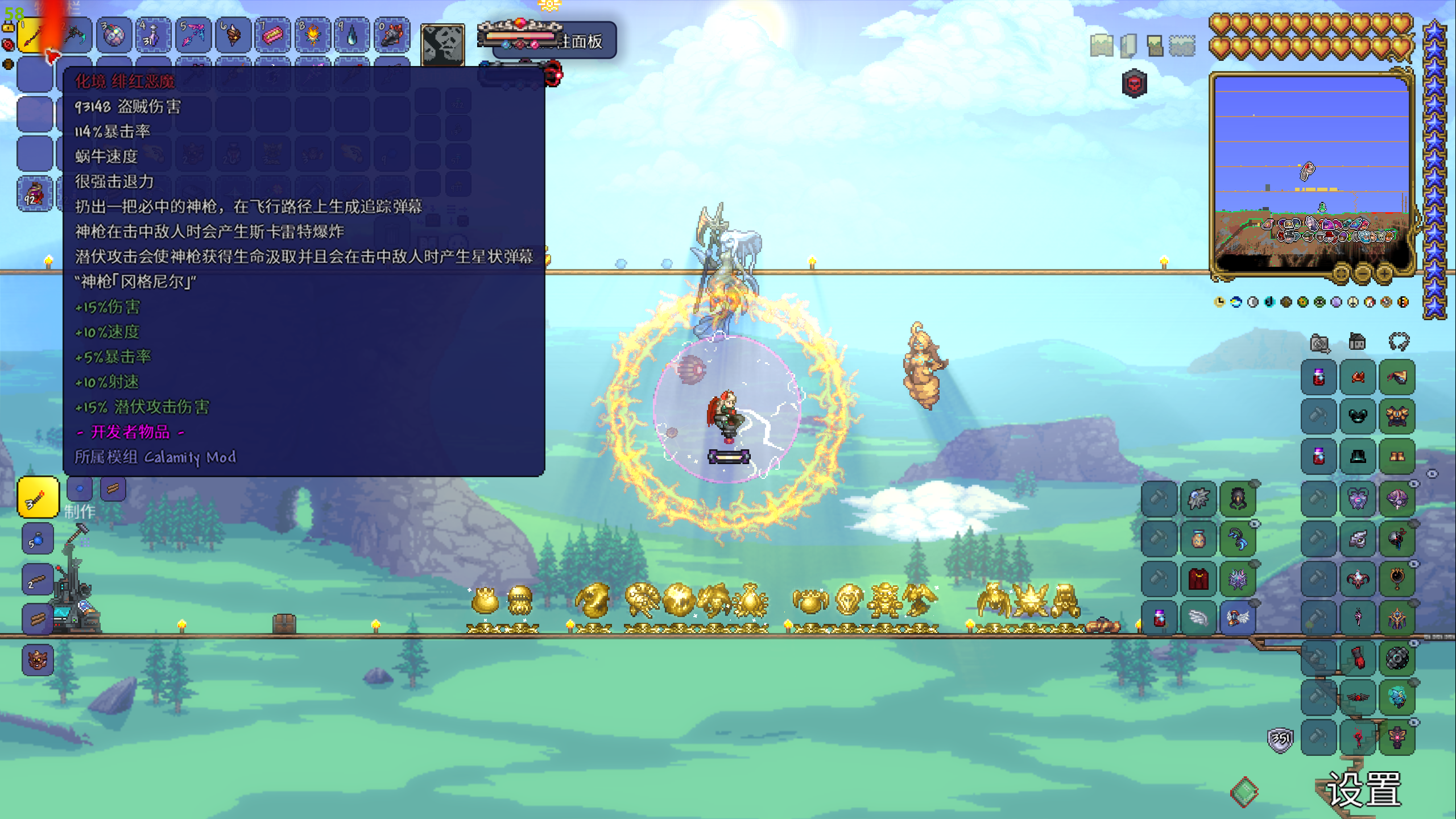Open the green bestiary book icon

(1244, 792)
